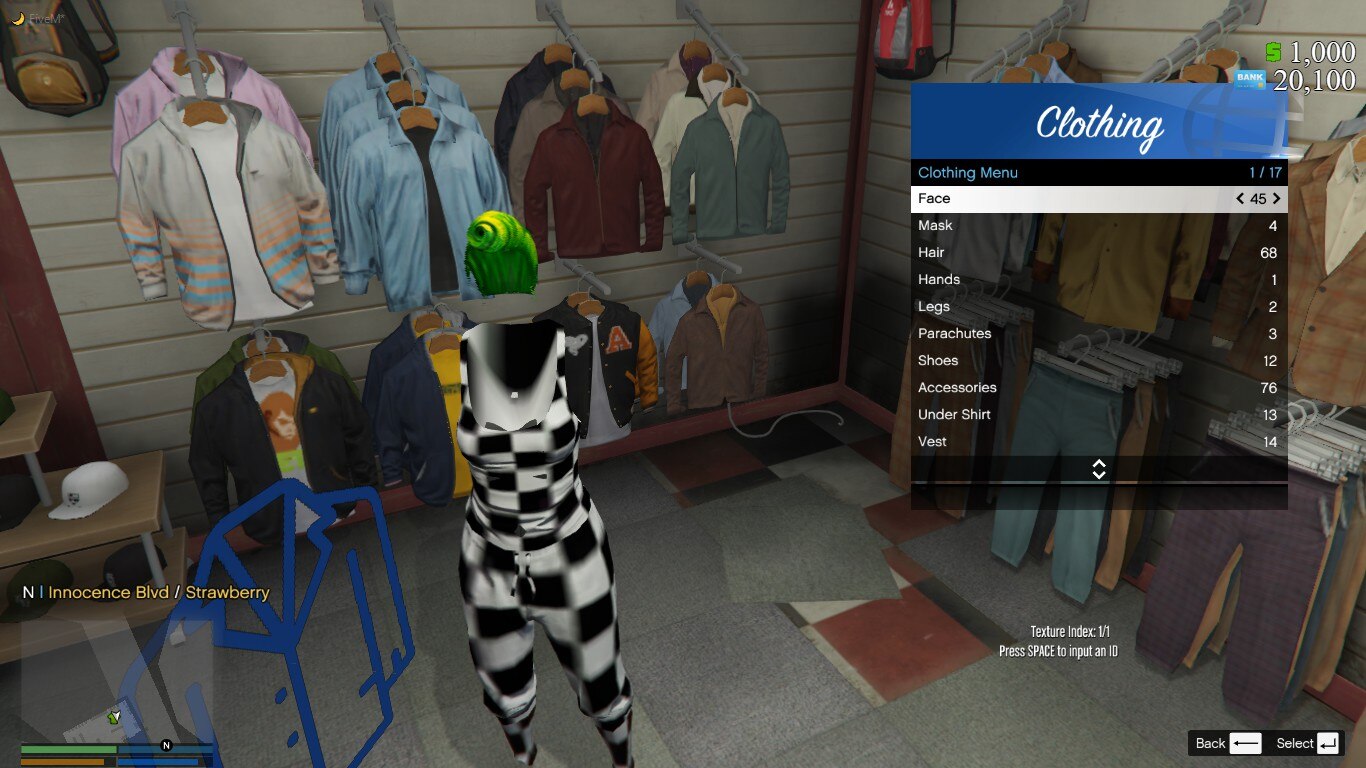Click the left arrow beside Face value
The height and width of the screenshot is (768, 1366).
click(1240, 199)
